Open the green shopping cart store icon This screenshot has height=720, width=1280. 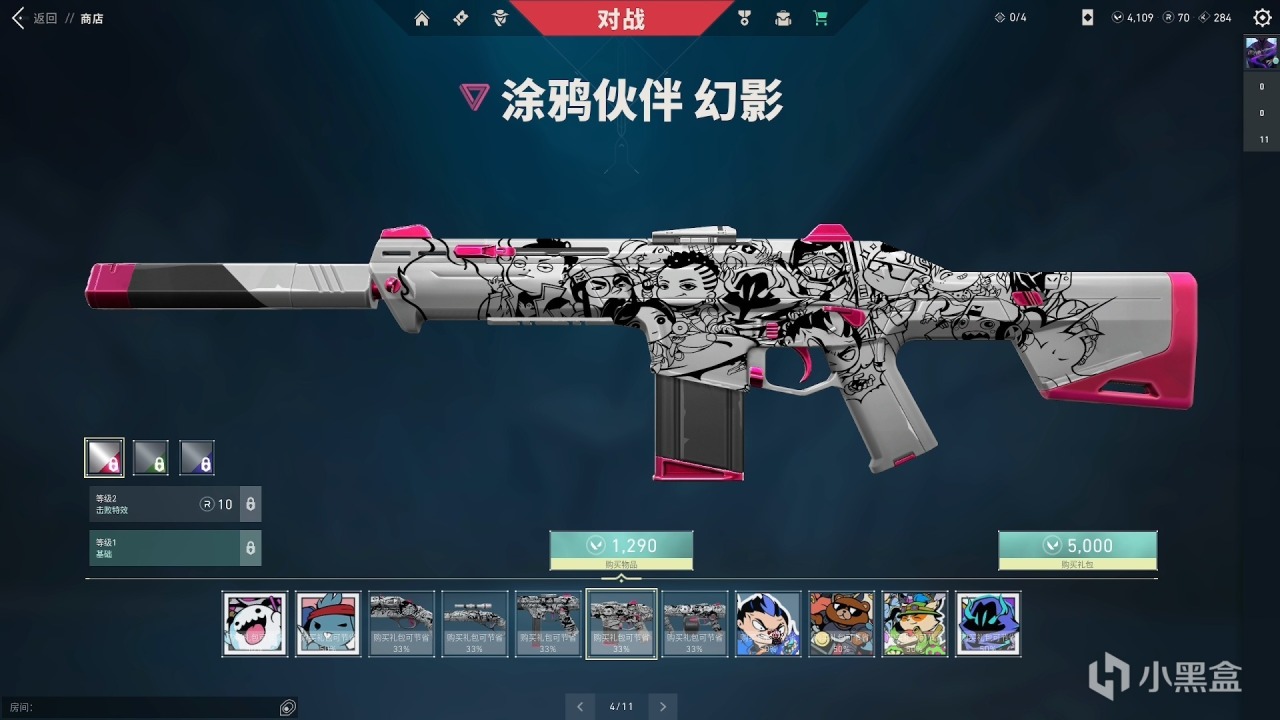[x=821, y=17]
